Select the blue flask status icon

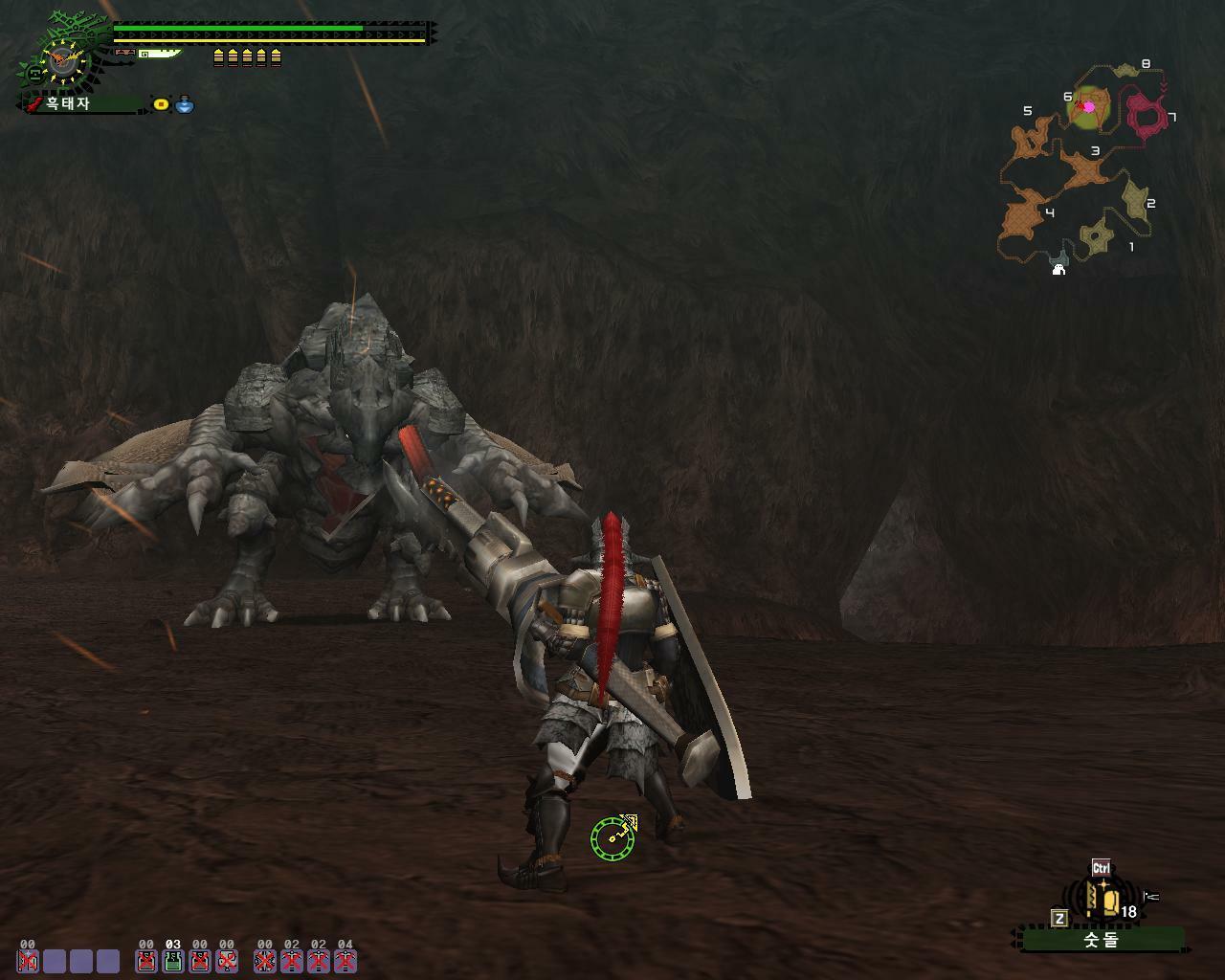tap(185, 104)
